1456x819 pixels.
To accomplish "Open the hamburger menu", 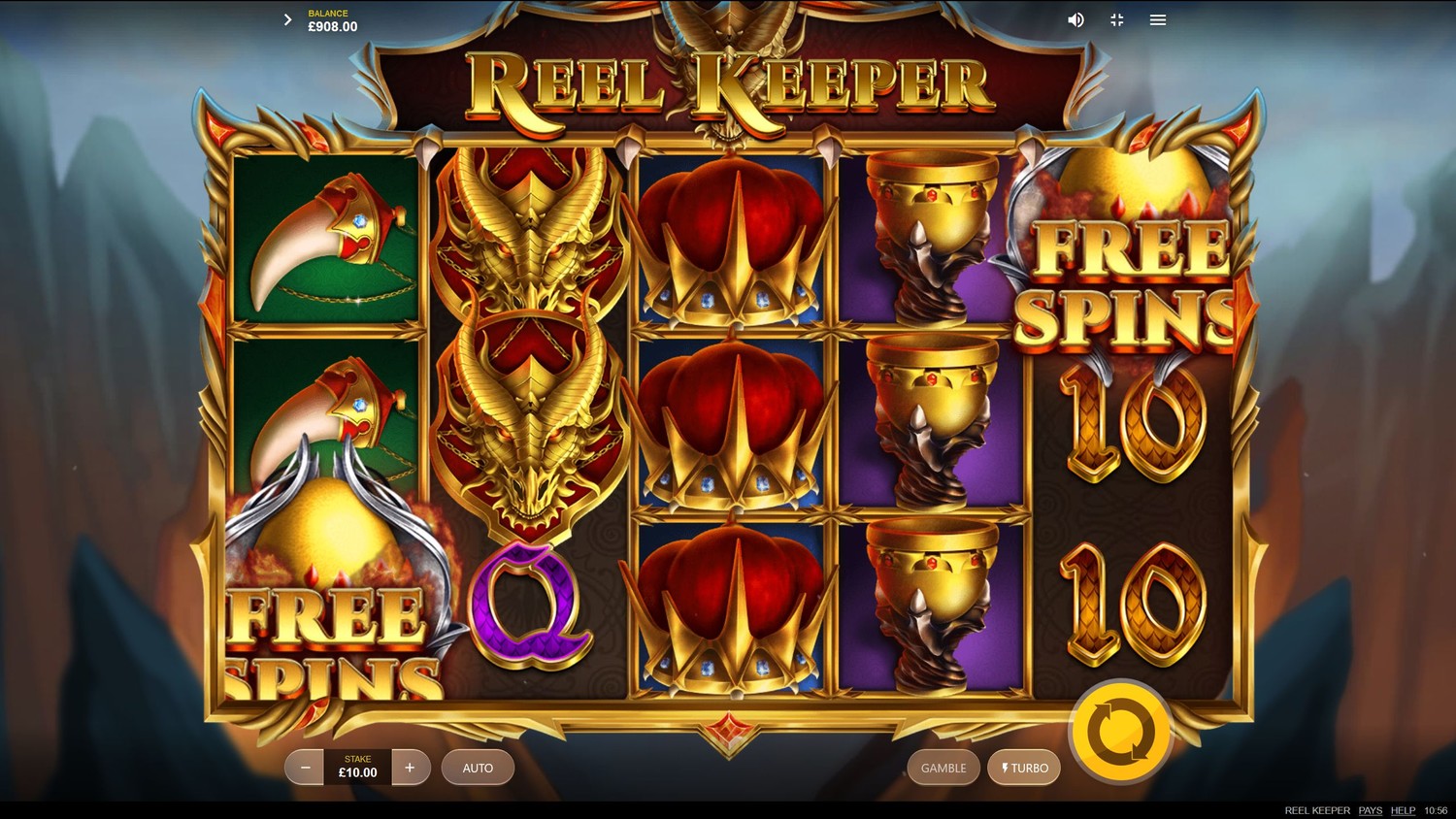I will [1158, 19].
